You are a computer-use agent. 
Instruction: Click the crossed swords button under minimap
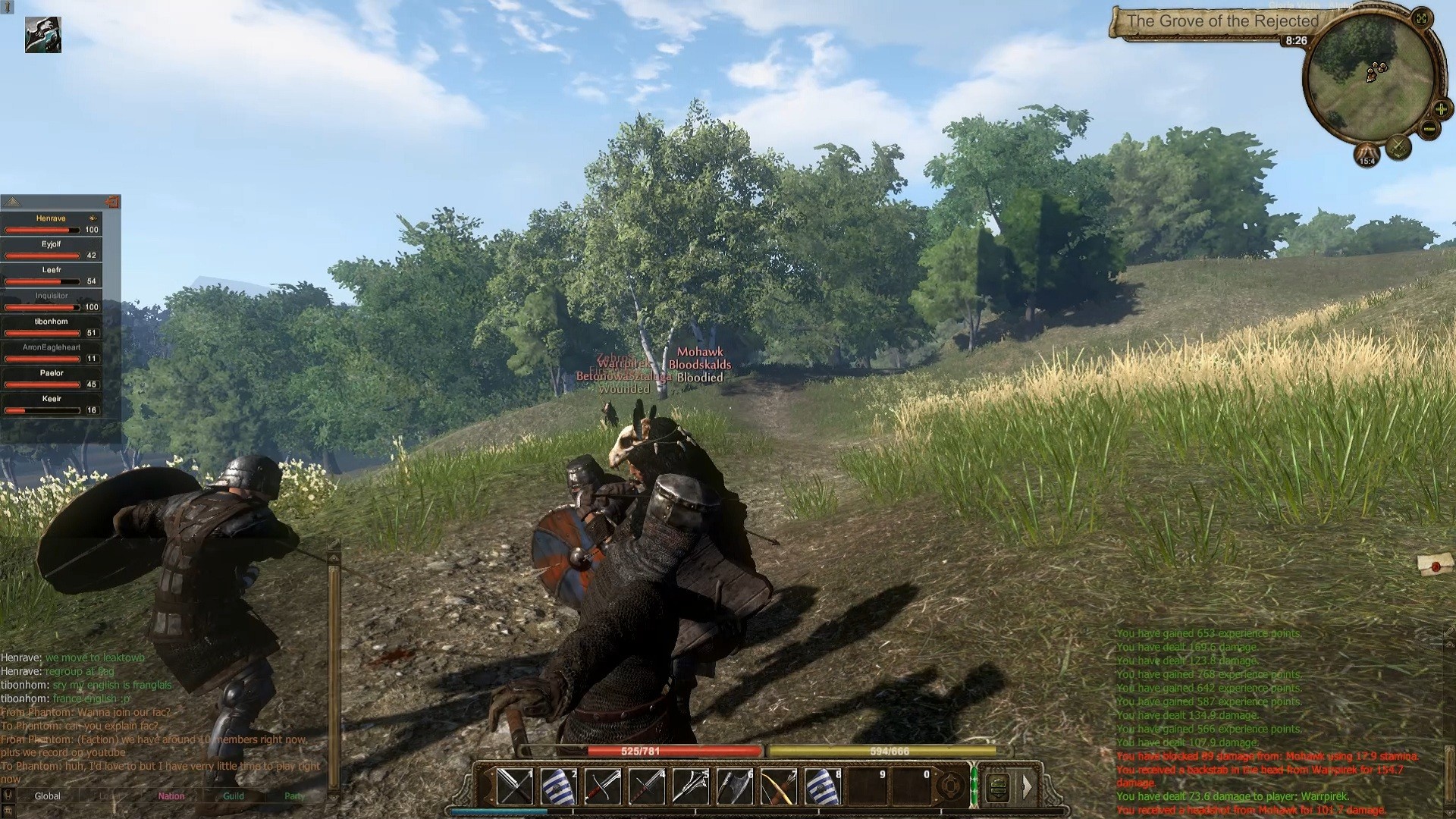coord(1398,147)
